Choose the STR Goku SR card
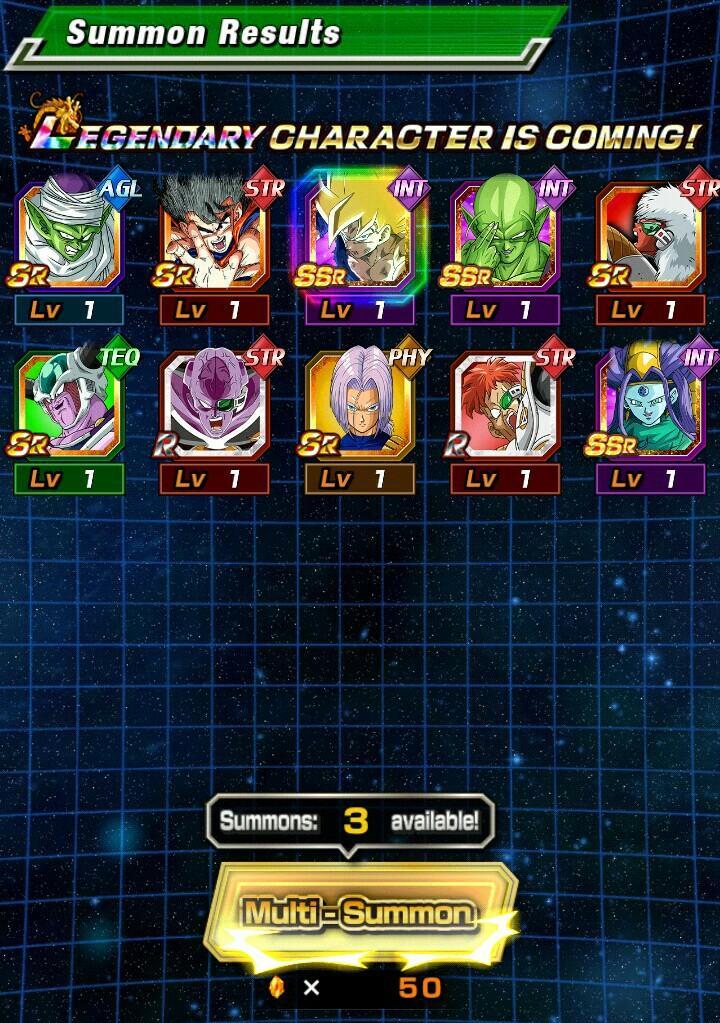The image size is (720, 1023). click(x=214, y=237)
